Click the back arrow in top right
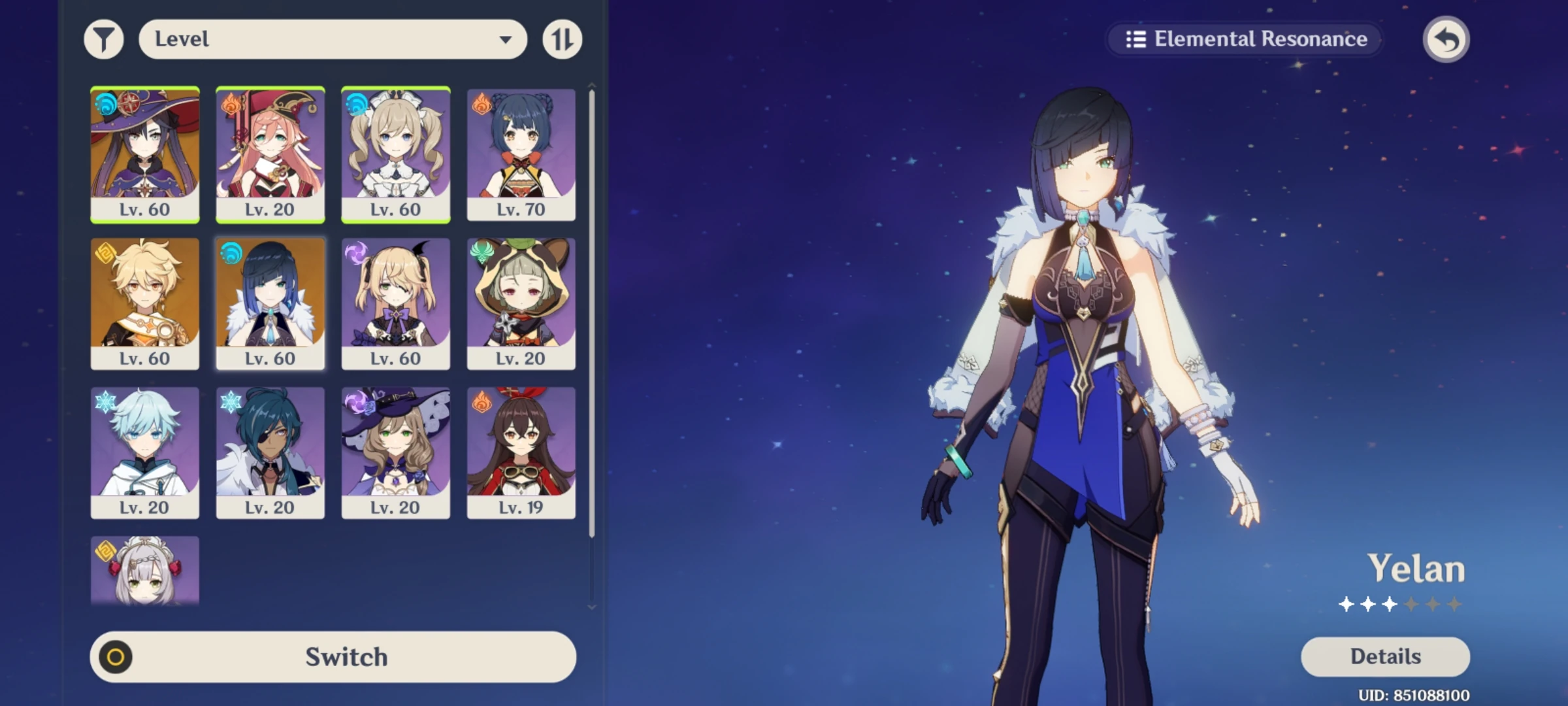This screenshot has height=706, width=1568. pos(1446,39)
